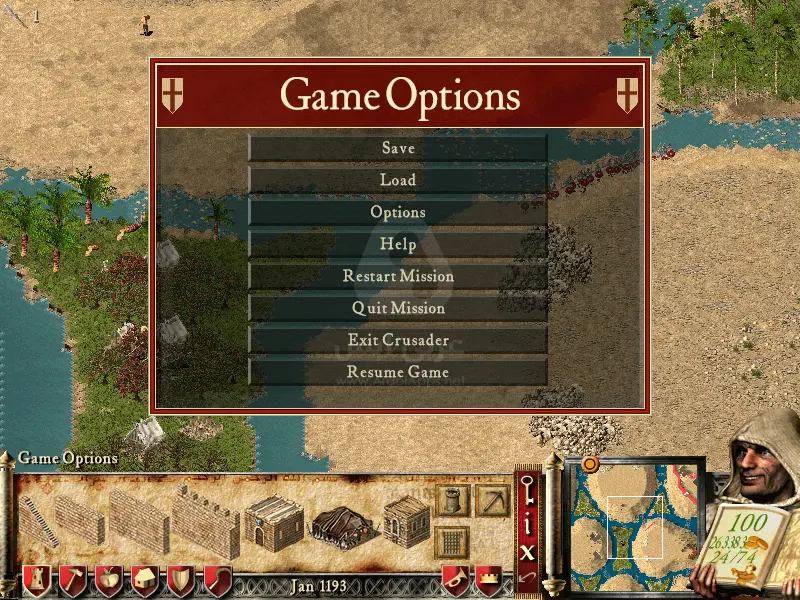Screen dimensions: 800x600
Task: Switch to the castle tower build category
Action: (35, 580)
